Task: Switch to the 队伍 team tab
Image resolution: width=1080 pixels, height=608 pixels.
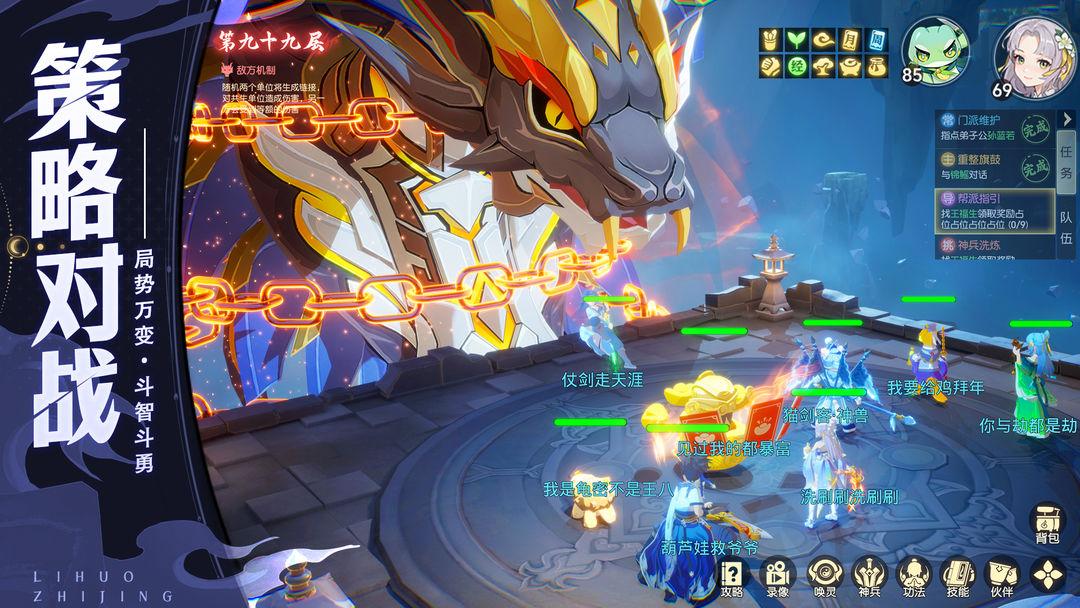Action: pyautogui.click(x=1066, y=224)
